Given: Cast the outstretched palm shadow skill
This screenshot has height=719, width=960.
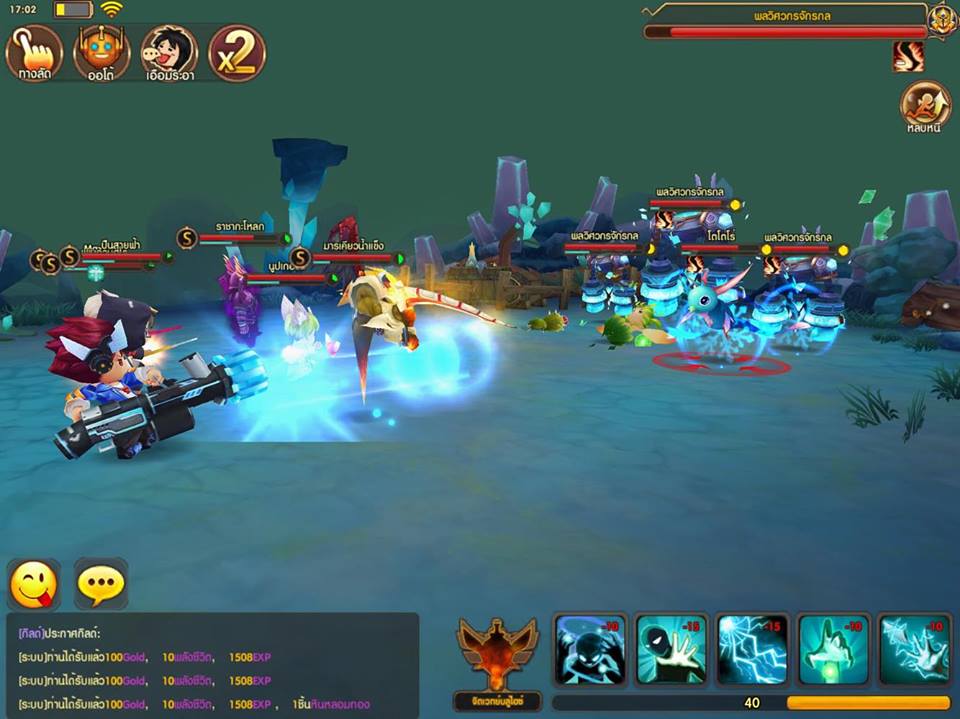Looking at the screenshot, I should pyautogui.click(x=671, y=650).
